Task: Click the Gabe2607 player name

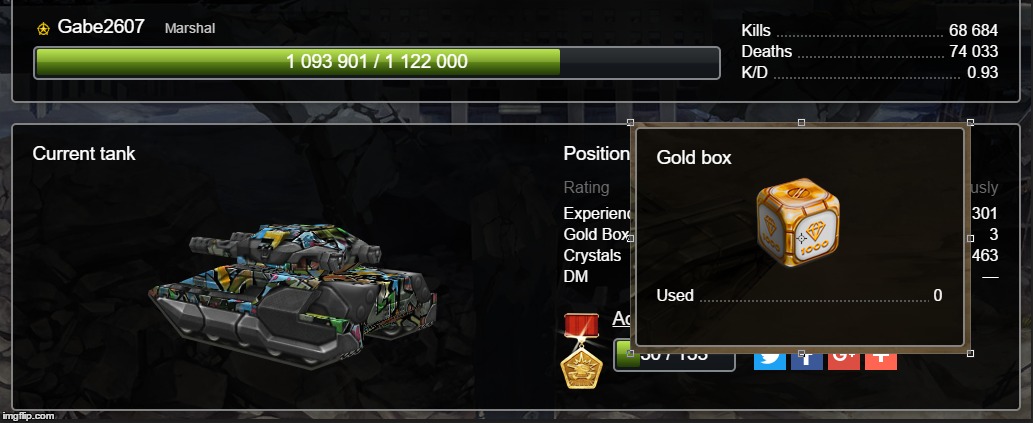Action: (x=101, y=27)
